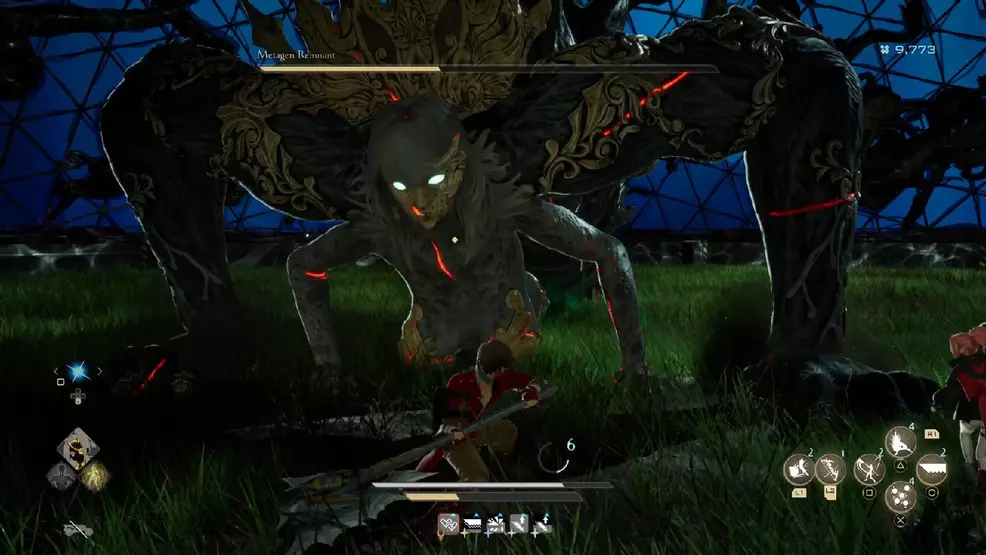The height and width of the screenshot is (555, 986).
Task: Use the five-orb cluster skill
Action: click(901, 497)
